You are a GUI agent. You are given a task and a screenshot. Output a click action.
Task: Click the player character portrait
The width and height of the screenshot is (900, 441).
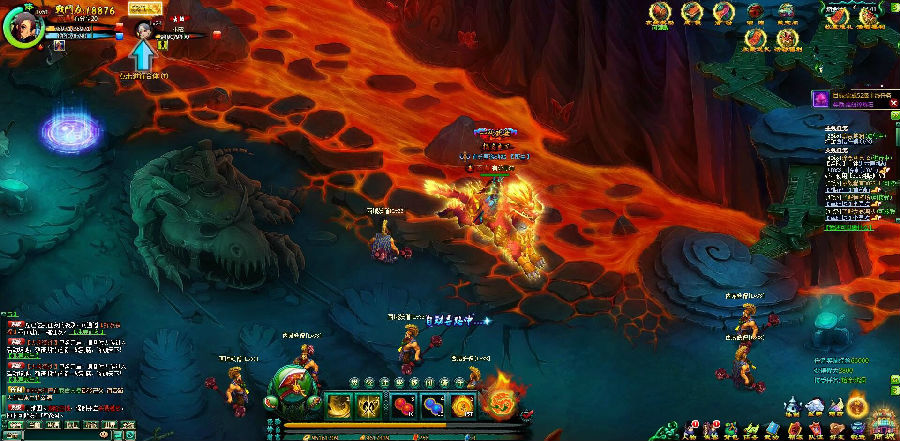coord(22,27)
